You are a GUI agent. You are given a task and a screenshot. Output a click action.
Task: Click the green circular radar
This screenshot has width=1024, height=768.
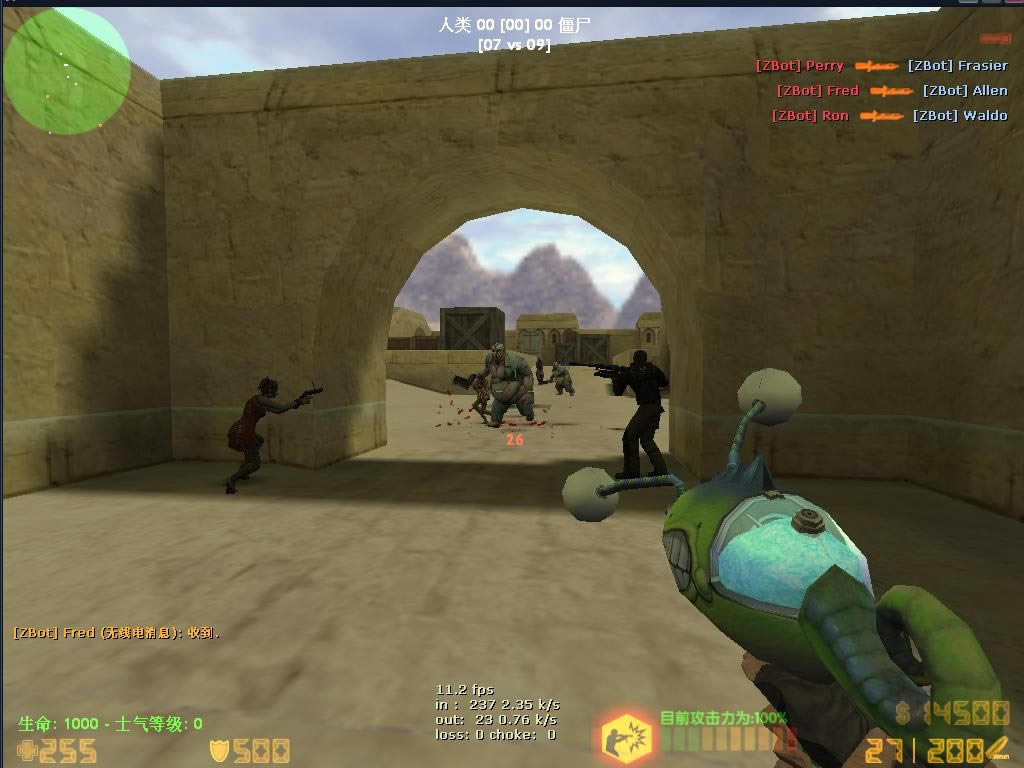coord(67,71)
